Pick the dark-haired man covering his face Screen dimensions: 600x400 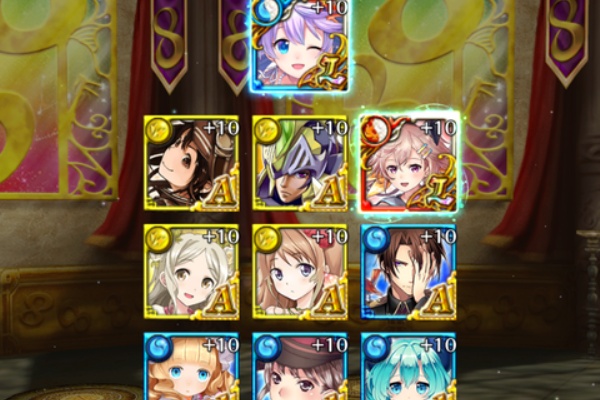click(x=409, y=272)
